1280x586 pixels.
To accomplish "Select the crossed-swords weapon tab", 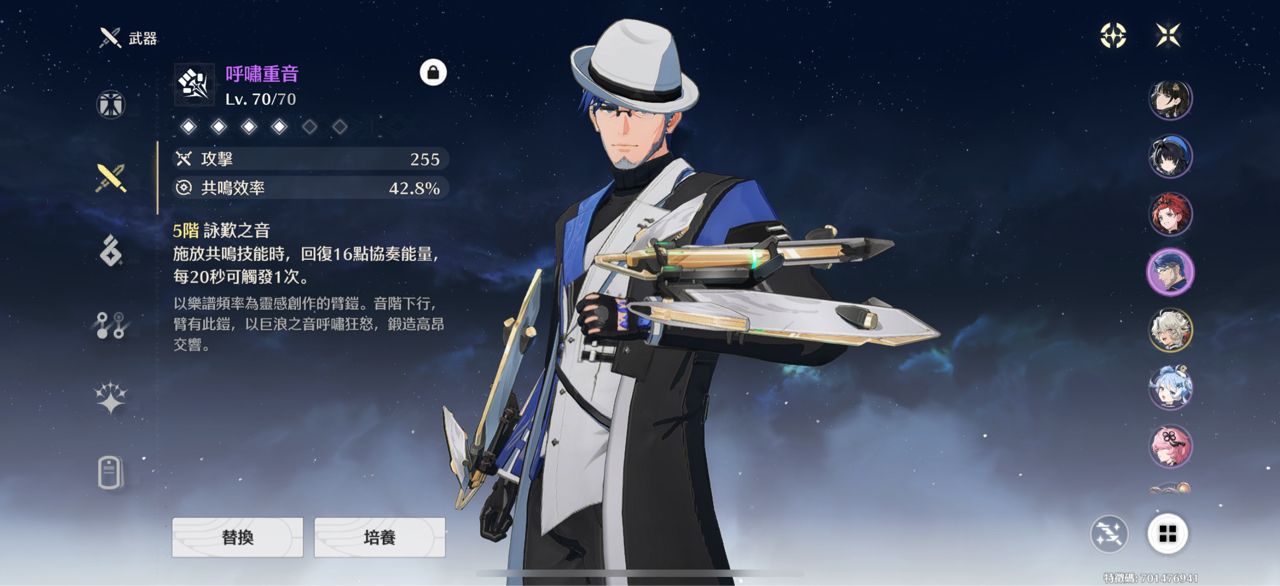I will click(111, 178).
